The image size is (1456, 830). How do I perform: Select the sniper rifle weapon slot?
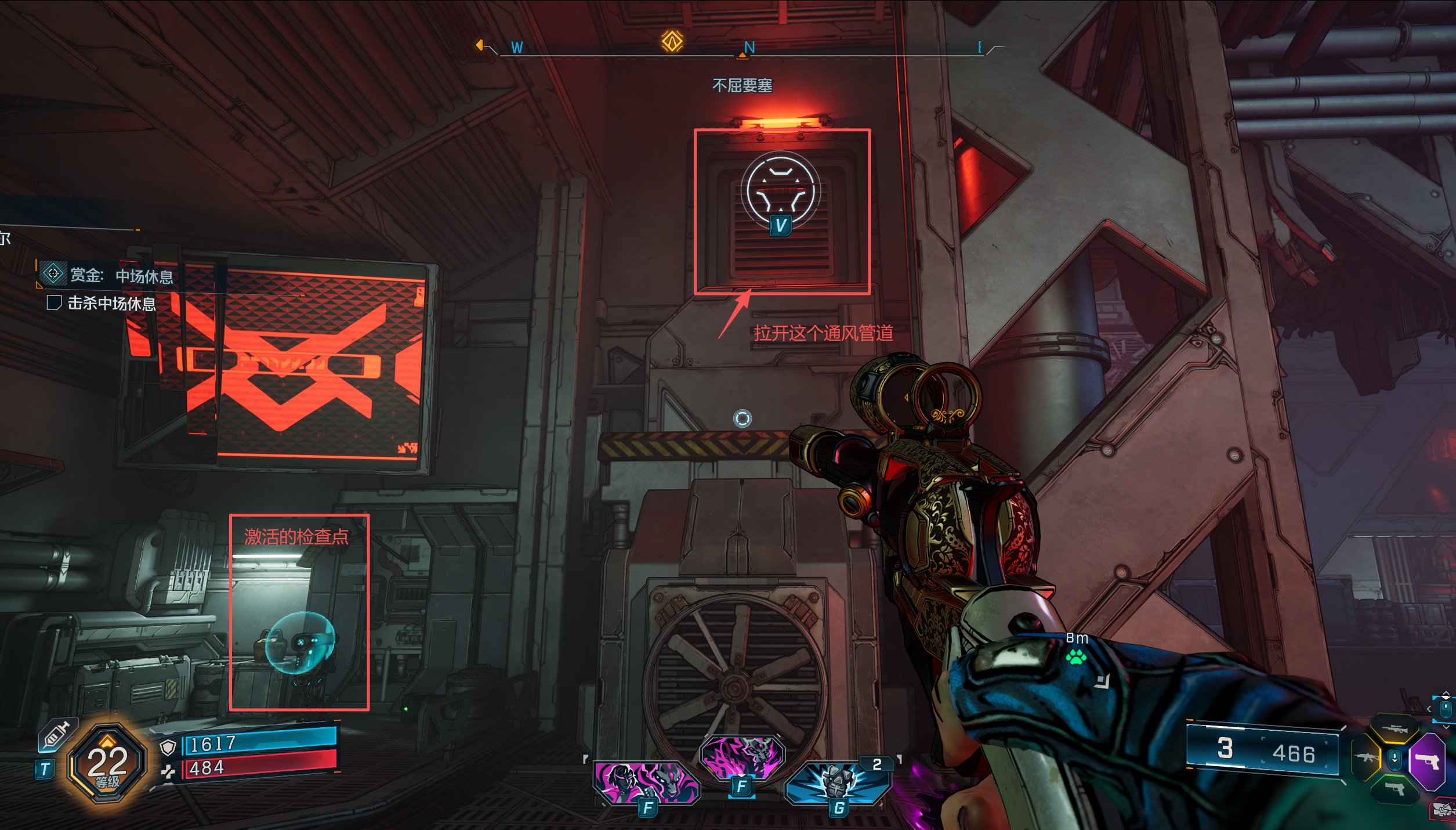[1394, 730]
